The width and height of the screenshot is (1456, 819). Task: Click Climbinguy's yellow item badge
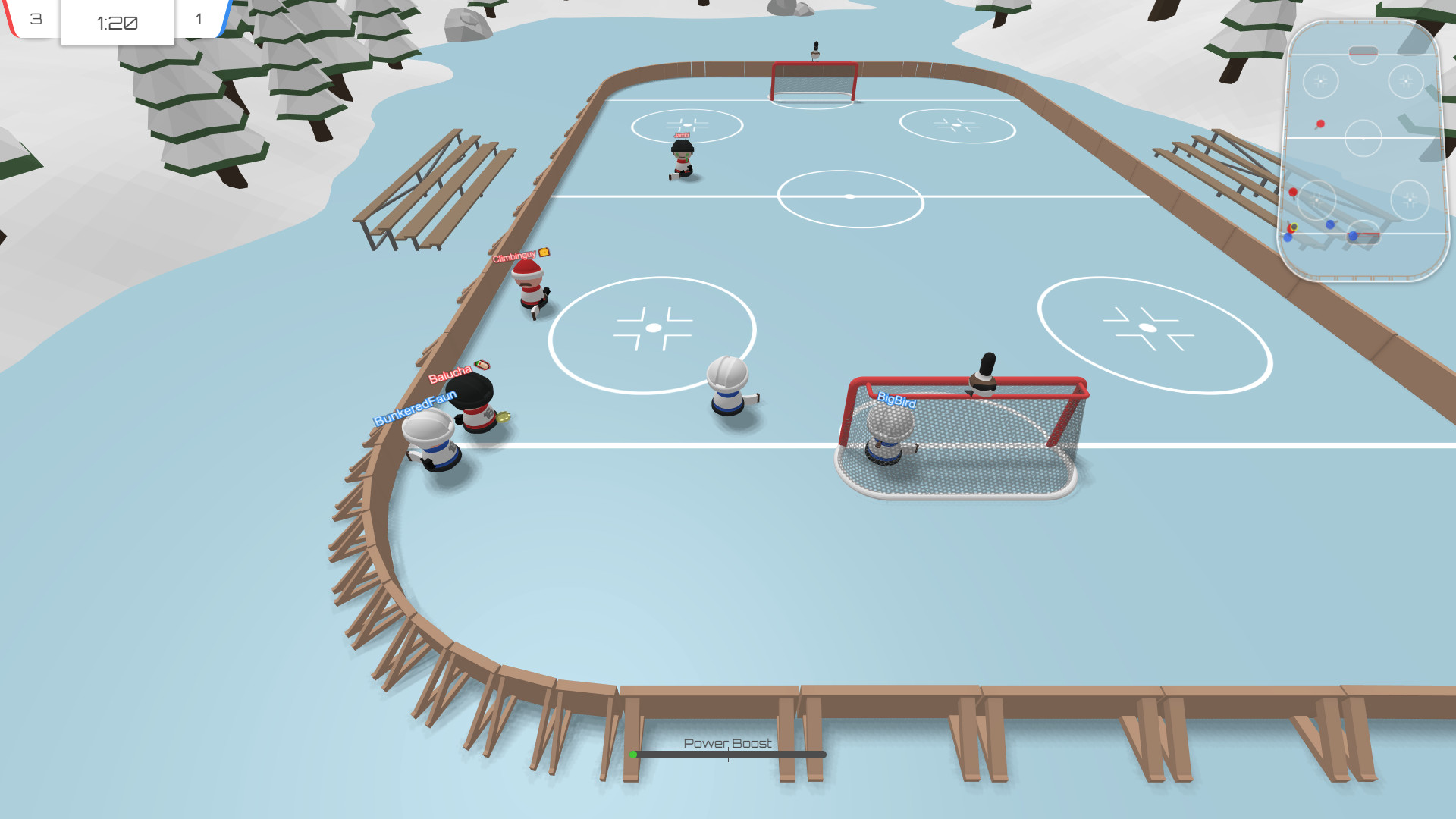click(544, 253)
